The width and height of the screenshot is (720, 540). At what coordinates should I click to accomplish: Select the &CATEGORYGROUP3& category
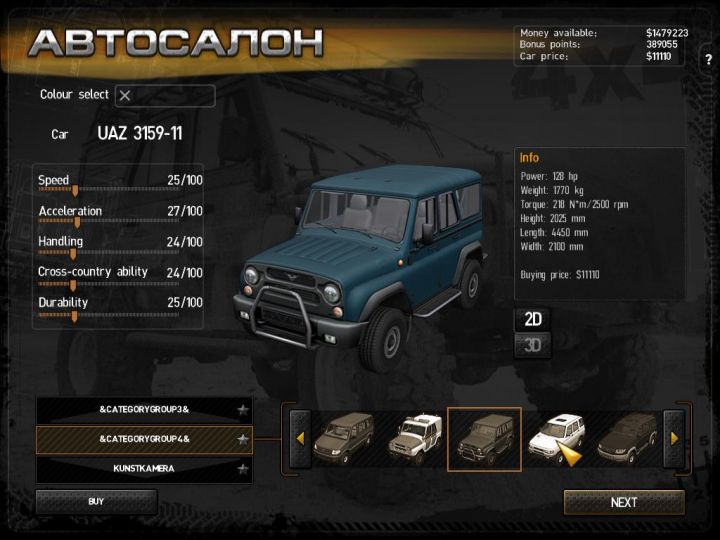pyautogui.click(x=144, y=410)
